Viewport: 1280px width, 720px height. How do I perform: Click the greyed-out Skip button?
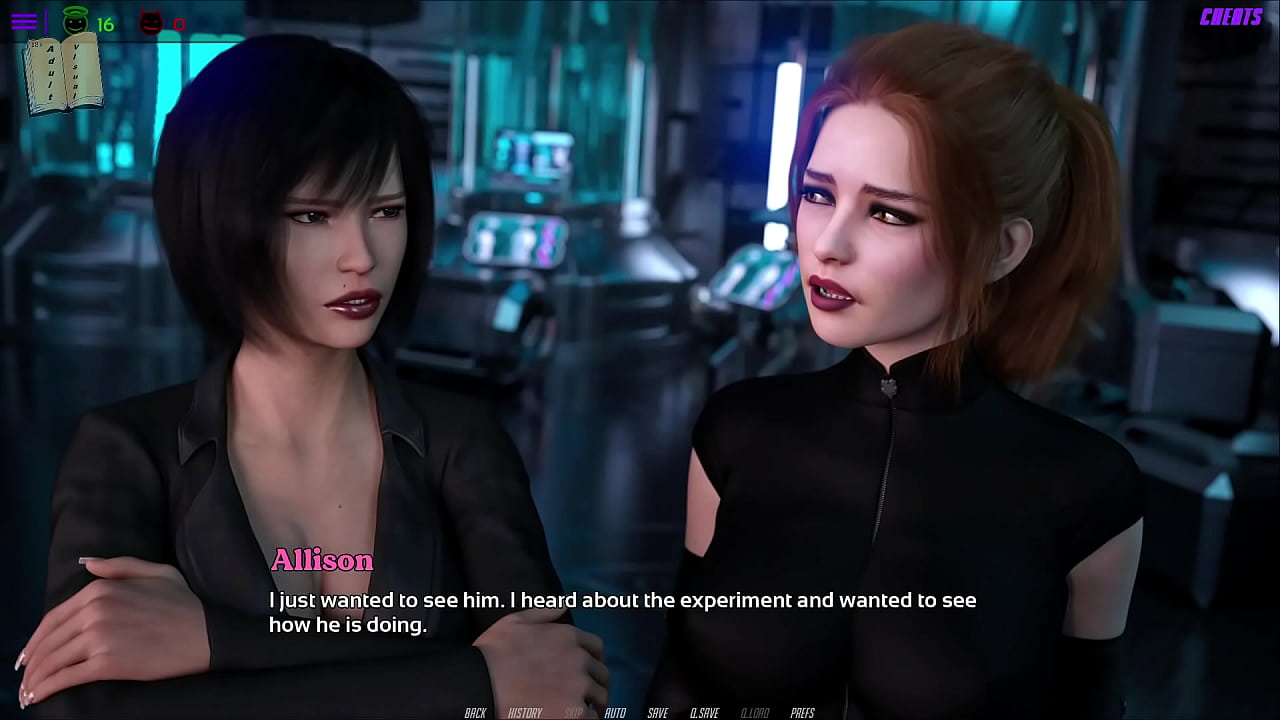click(x=574, y=713)
